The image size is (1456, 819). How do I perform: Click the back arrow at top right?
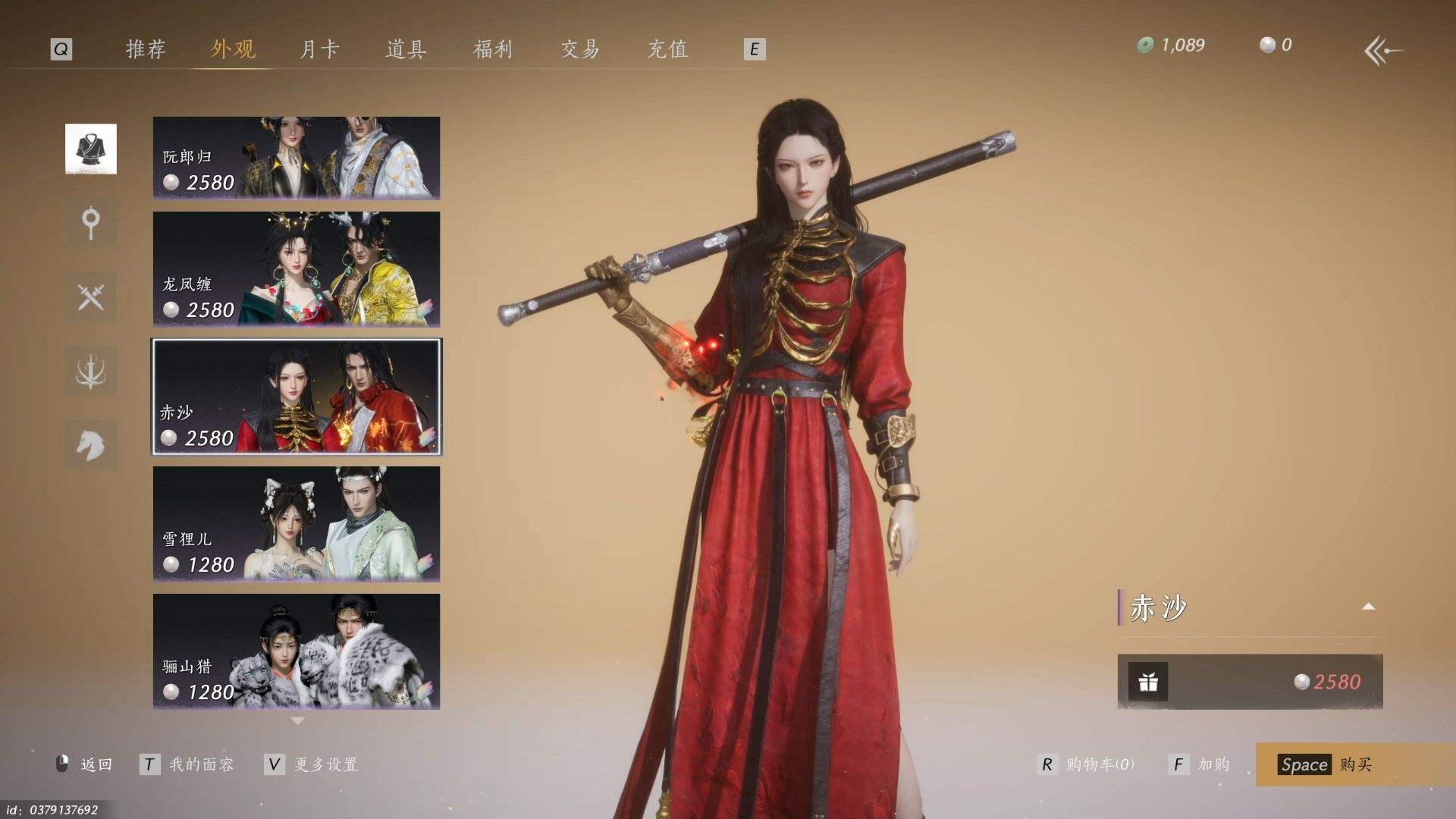(1382, 52)
